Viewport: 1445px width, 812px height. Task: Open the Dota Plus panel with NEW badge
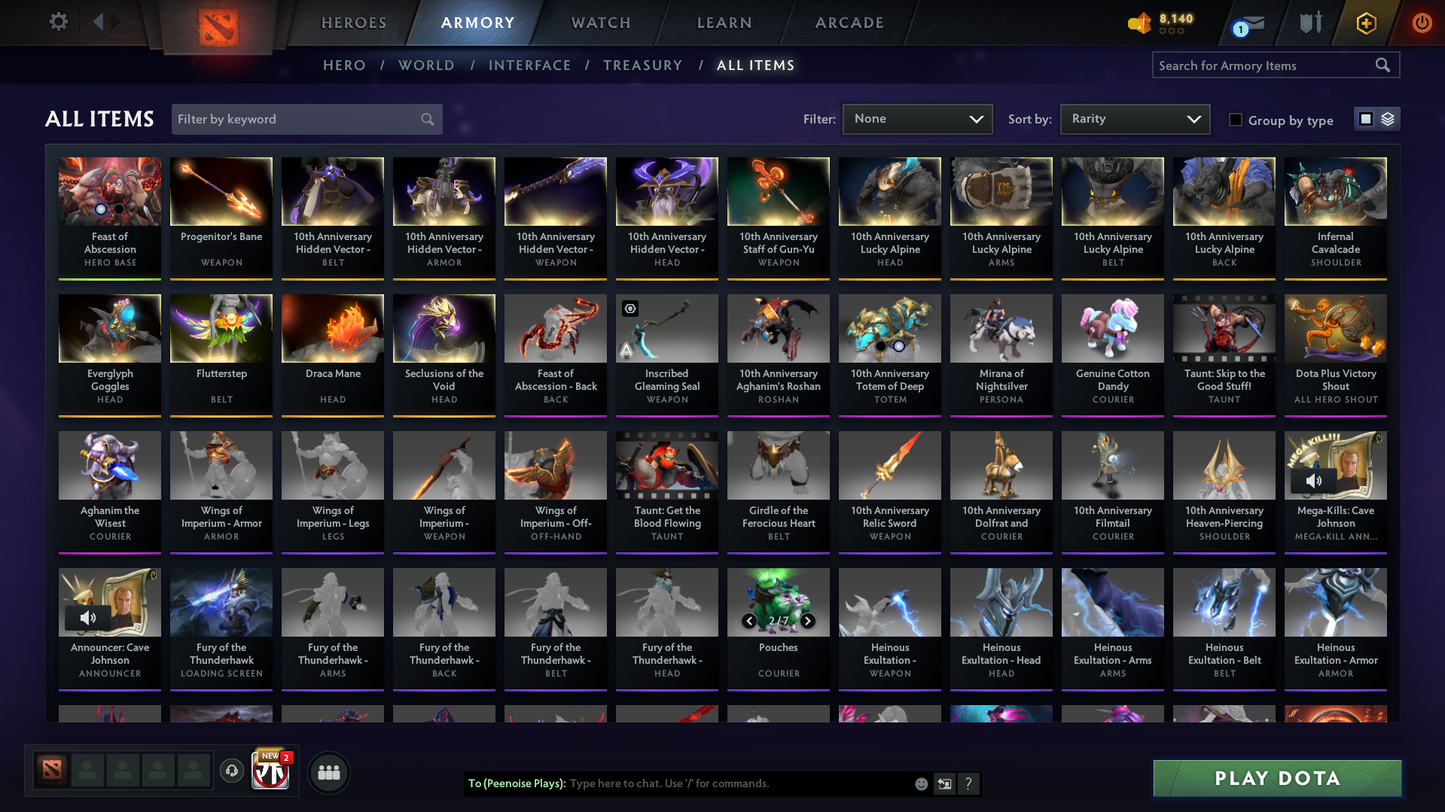point(270,771)
